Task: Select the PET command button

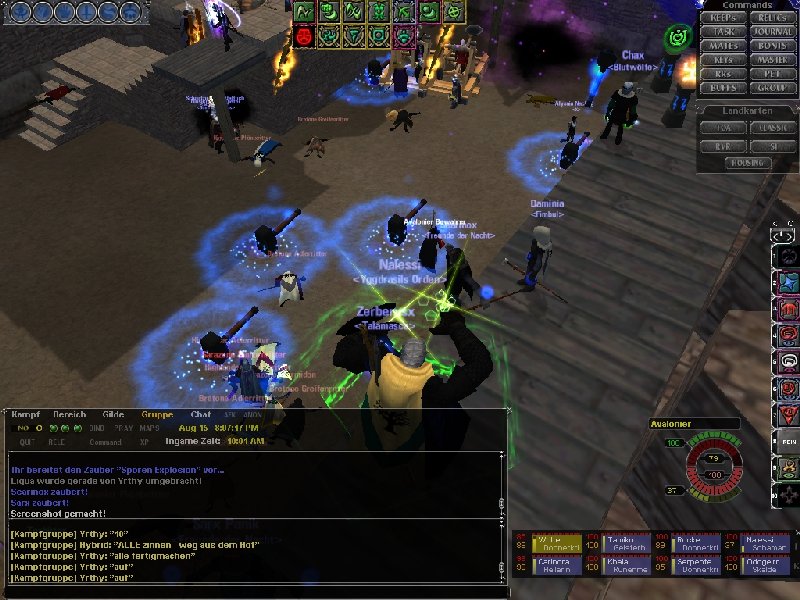Action: [x=771, y=74]
